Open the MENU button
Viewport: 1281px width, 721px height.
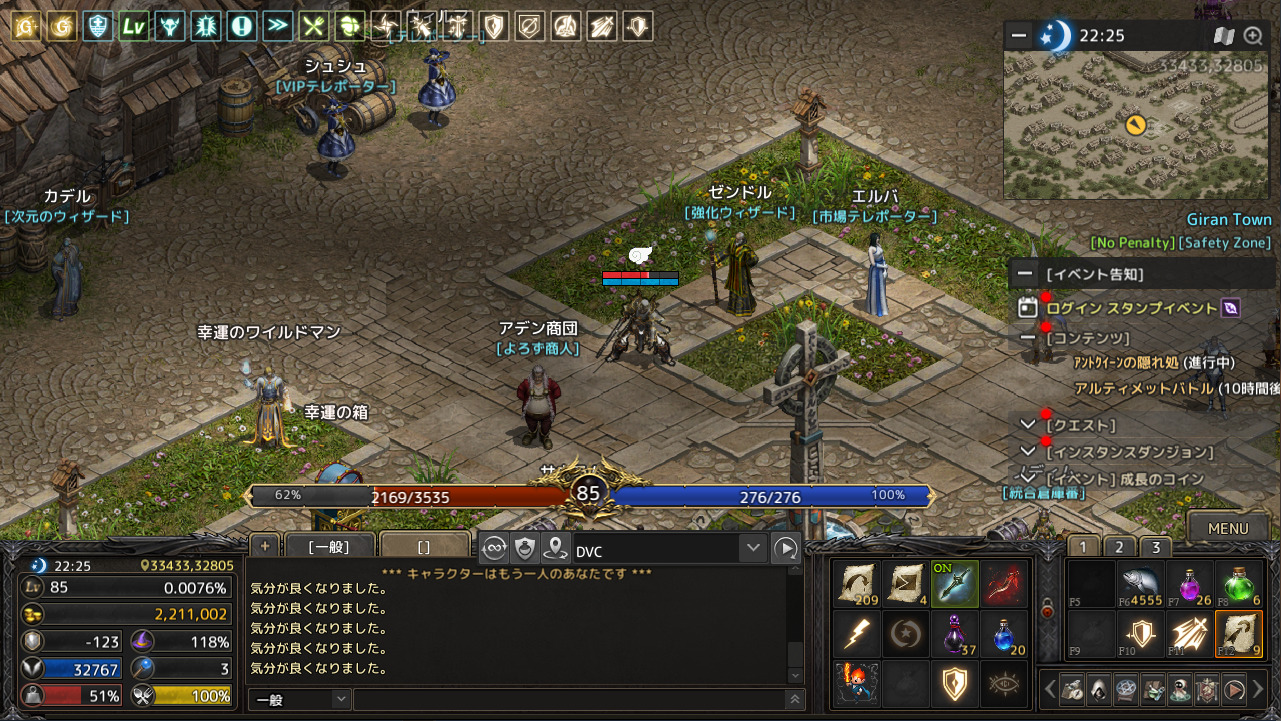pyautogui.click(x=1227, y=528)
